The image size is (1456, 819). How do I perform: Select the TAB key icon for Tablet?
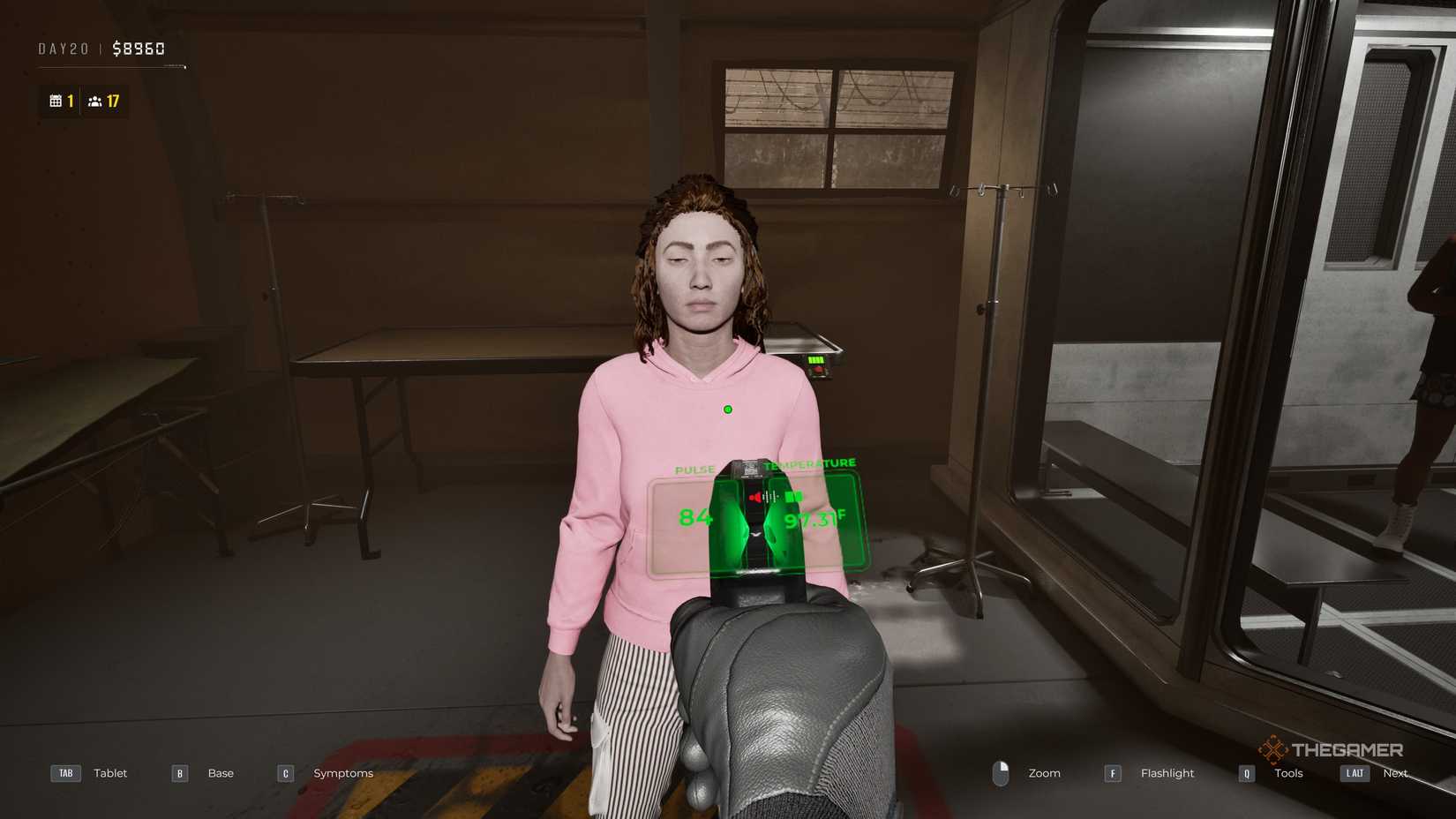(x=64, y=772)
